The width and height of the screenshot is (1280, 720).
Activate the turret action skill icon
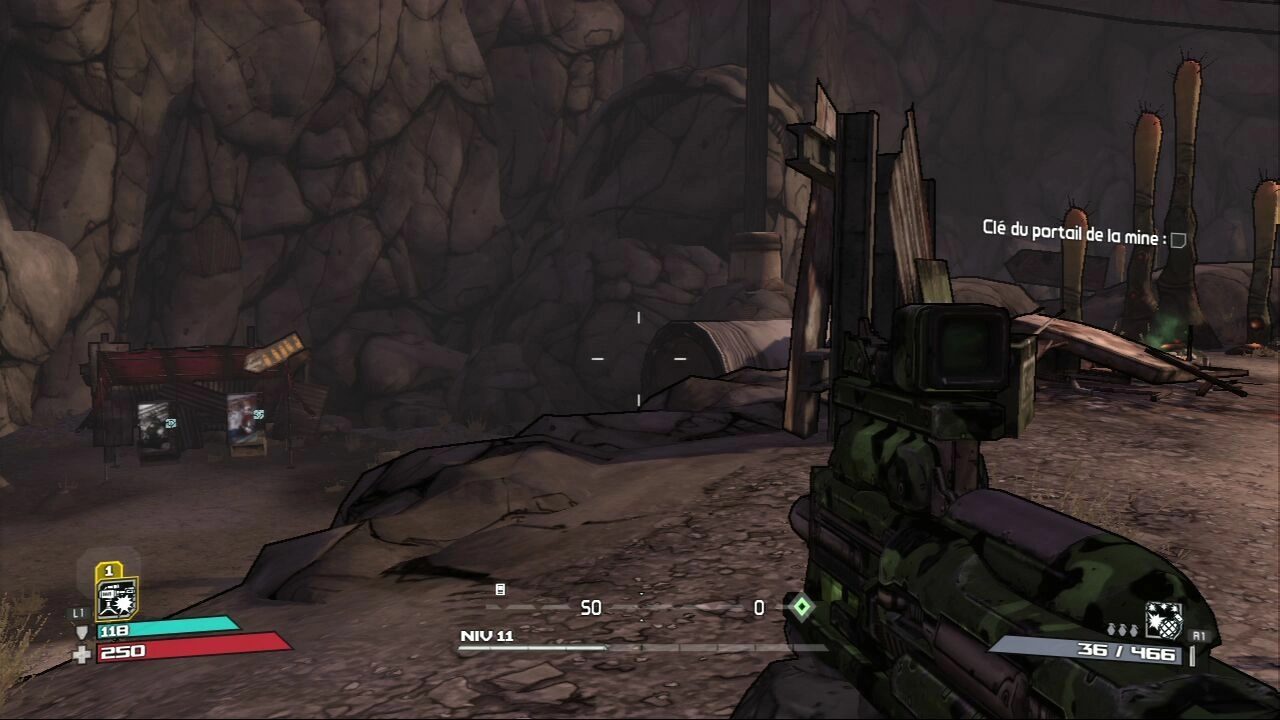pos(116,598)
